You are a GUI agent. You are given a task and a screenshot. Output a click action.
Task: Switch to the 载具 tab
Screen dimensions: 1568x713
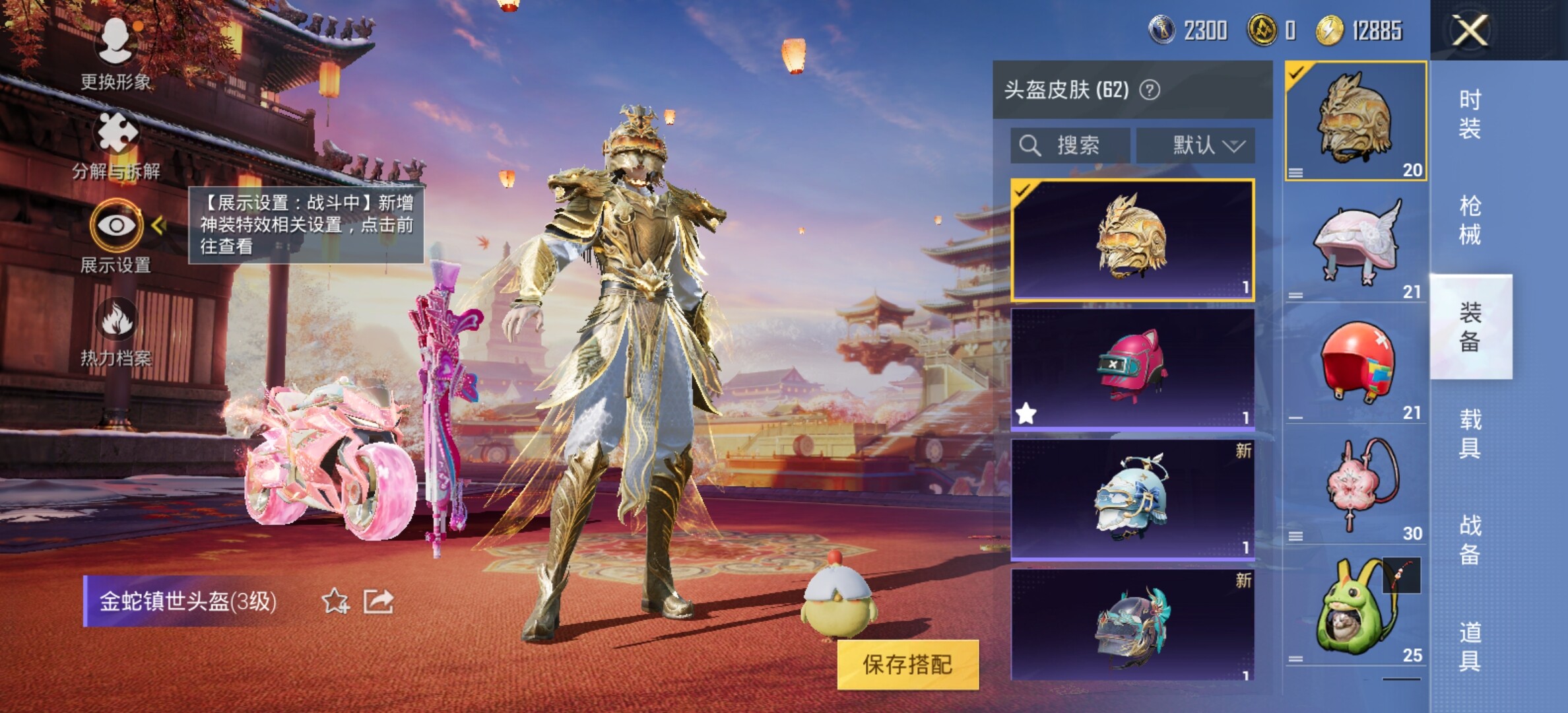(1470, 434)
